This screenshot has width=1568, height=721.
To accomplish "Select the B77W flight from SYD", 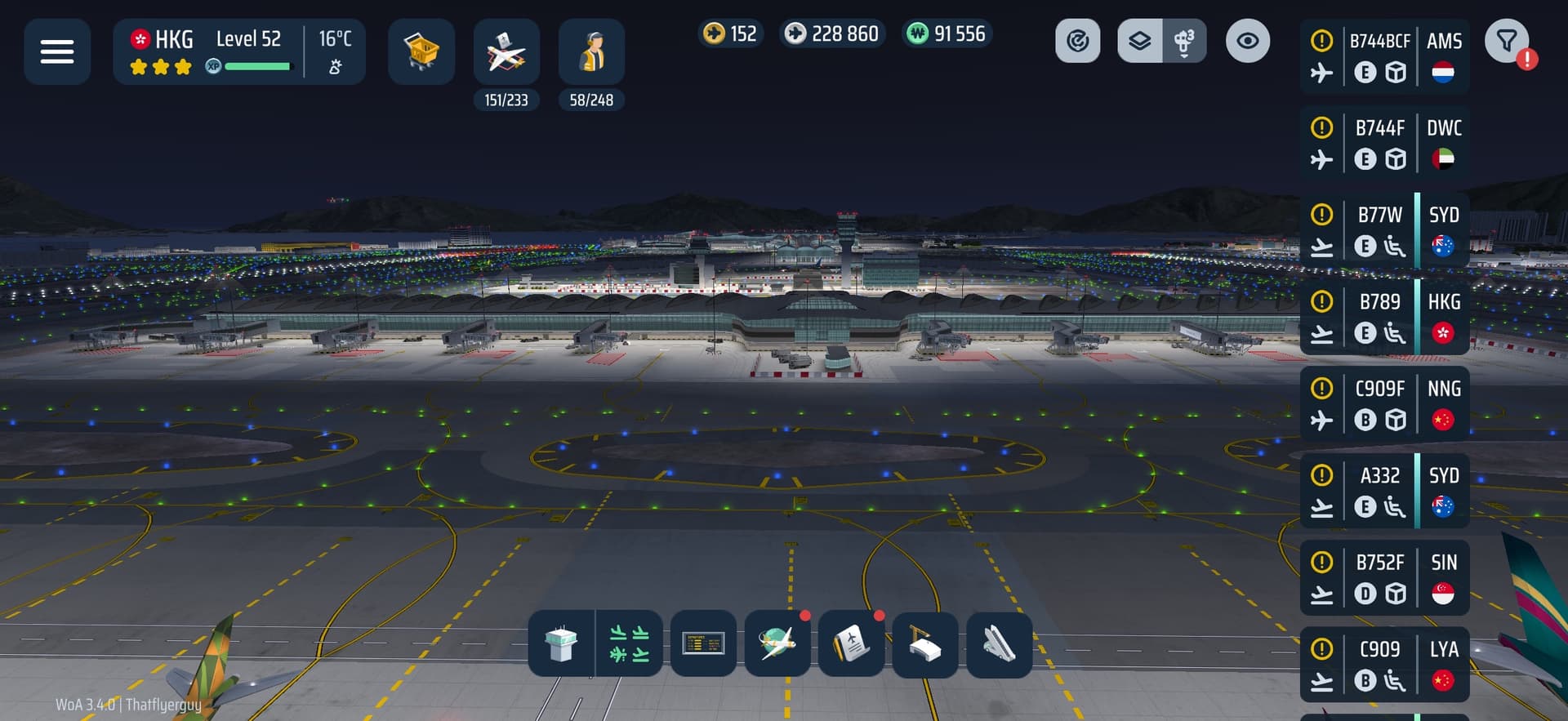I will [x=1384, y=230].
